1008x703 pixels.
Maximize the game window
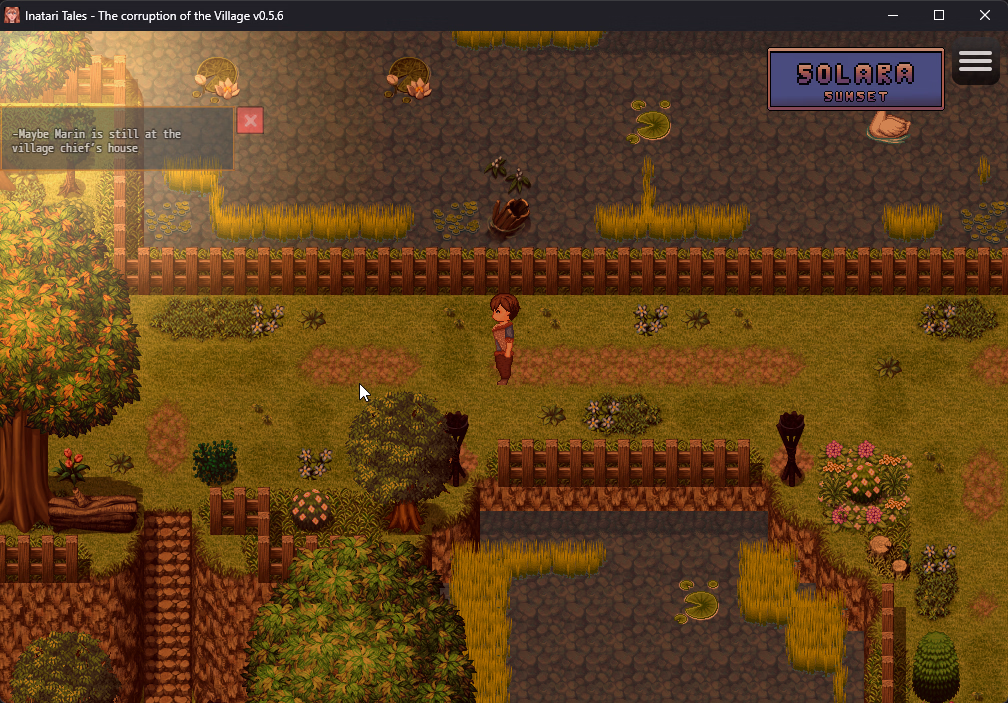tap(939, 15)
